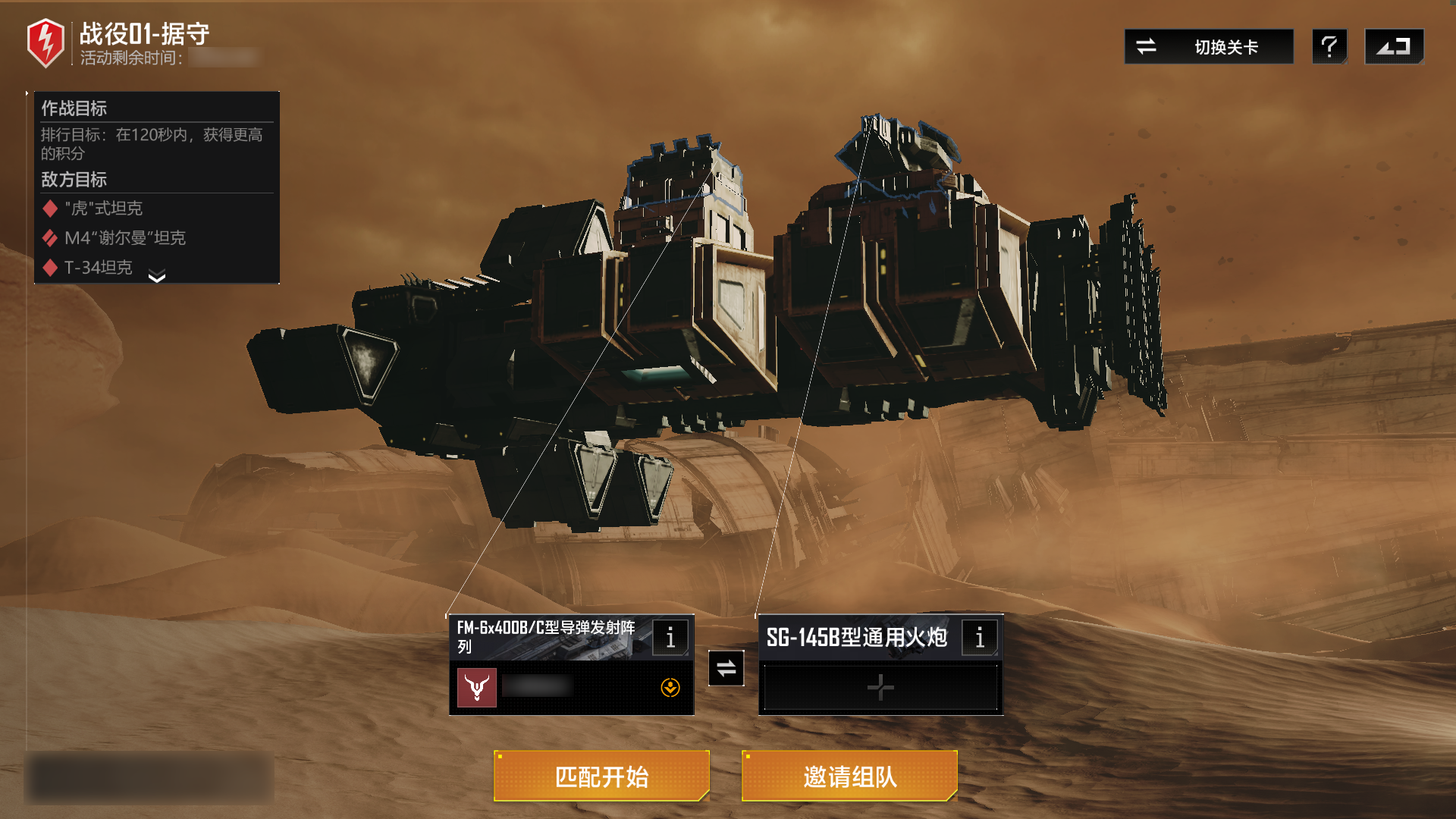This screenshot has height=819, width=1456.
Task: Select the red emblem player slot
Action: (x=477, y=688)
